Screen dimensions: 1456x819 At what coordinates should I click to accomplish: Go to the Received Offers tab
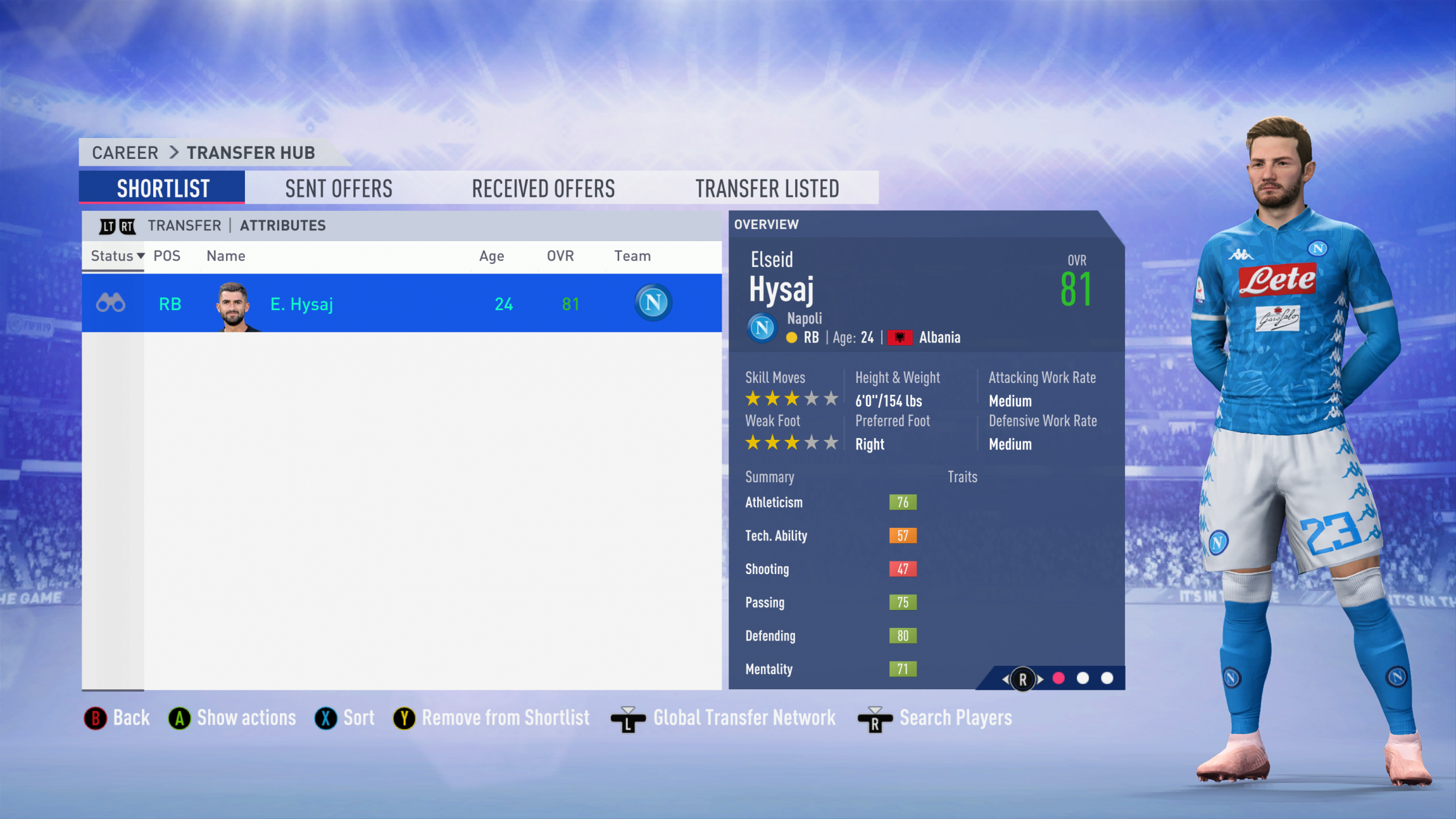click(543, 188)
